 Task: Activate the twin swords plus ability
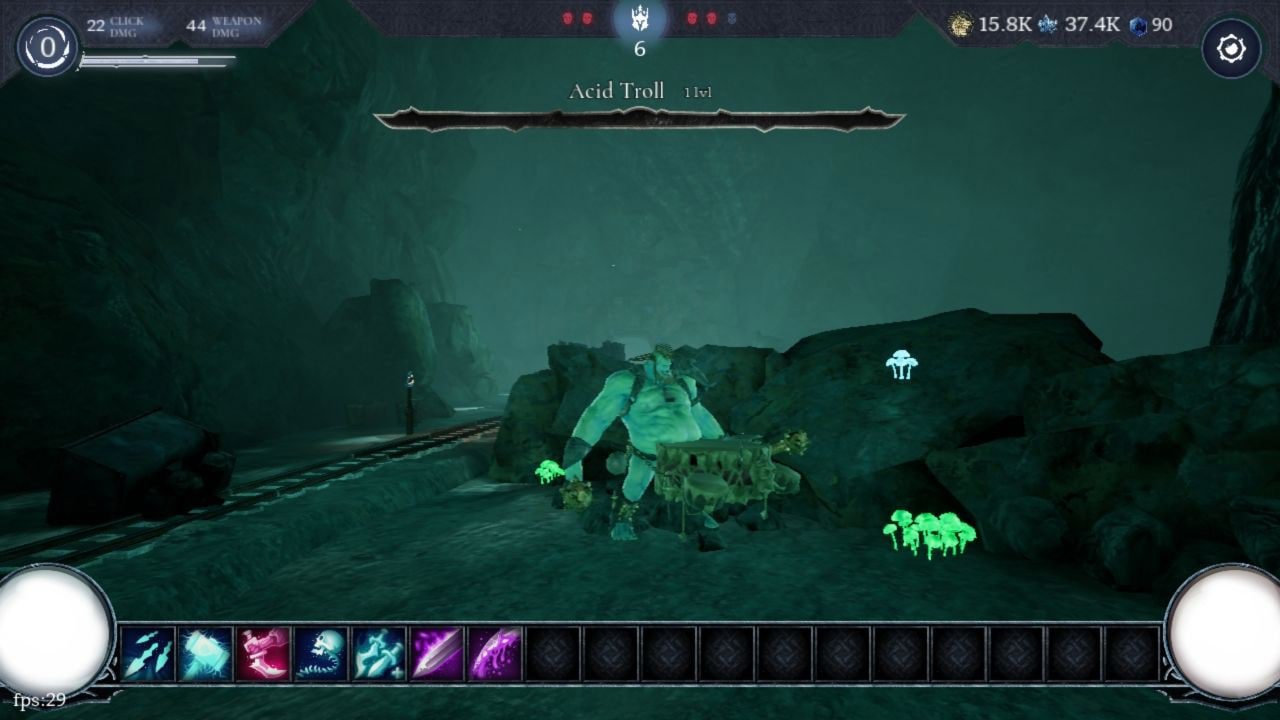coord(379,654)
